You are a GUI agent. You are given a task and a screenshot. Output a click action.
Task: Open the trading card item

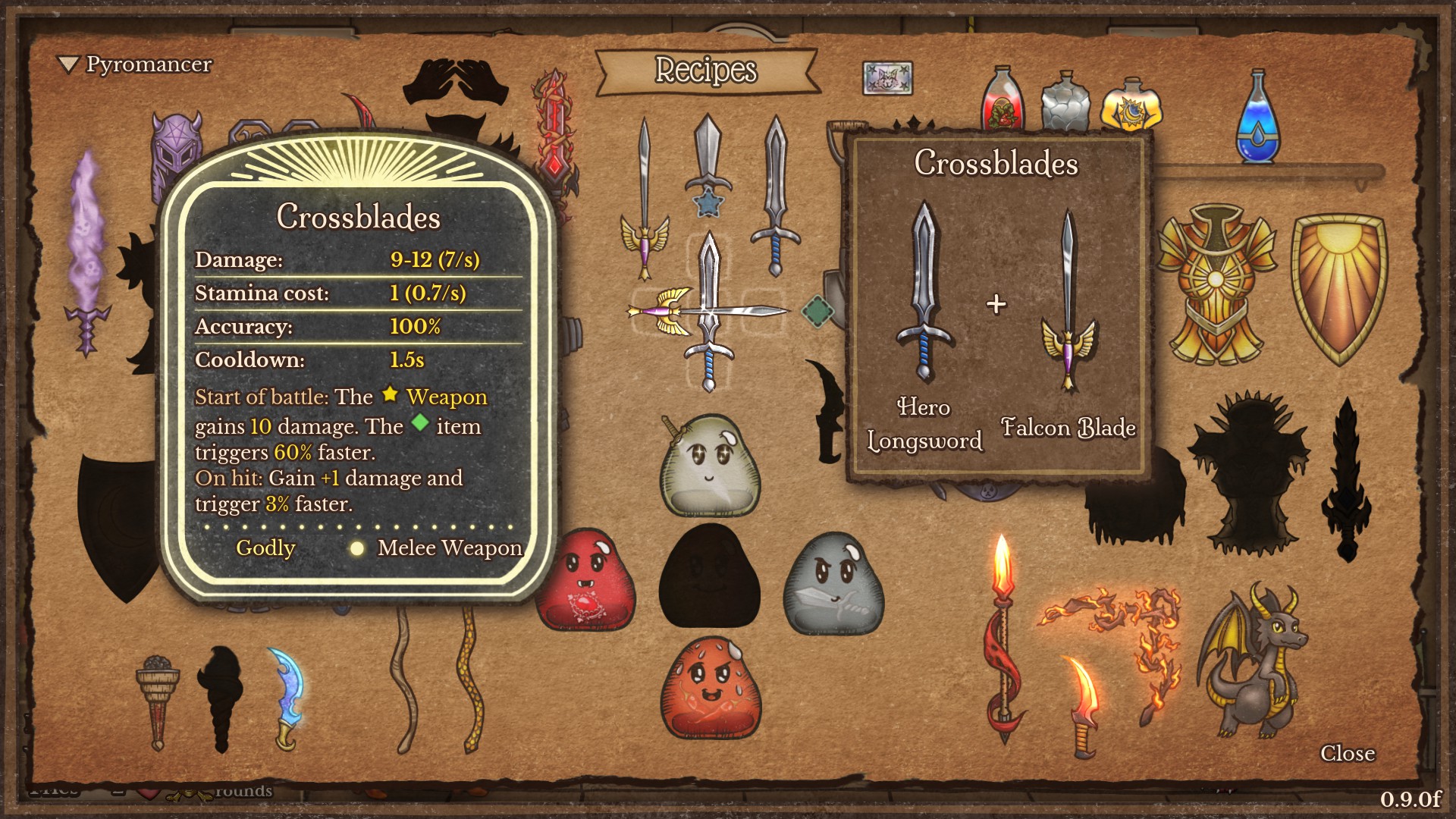[x=886, y=76]
